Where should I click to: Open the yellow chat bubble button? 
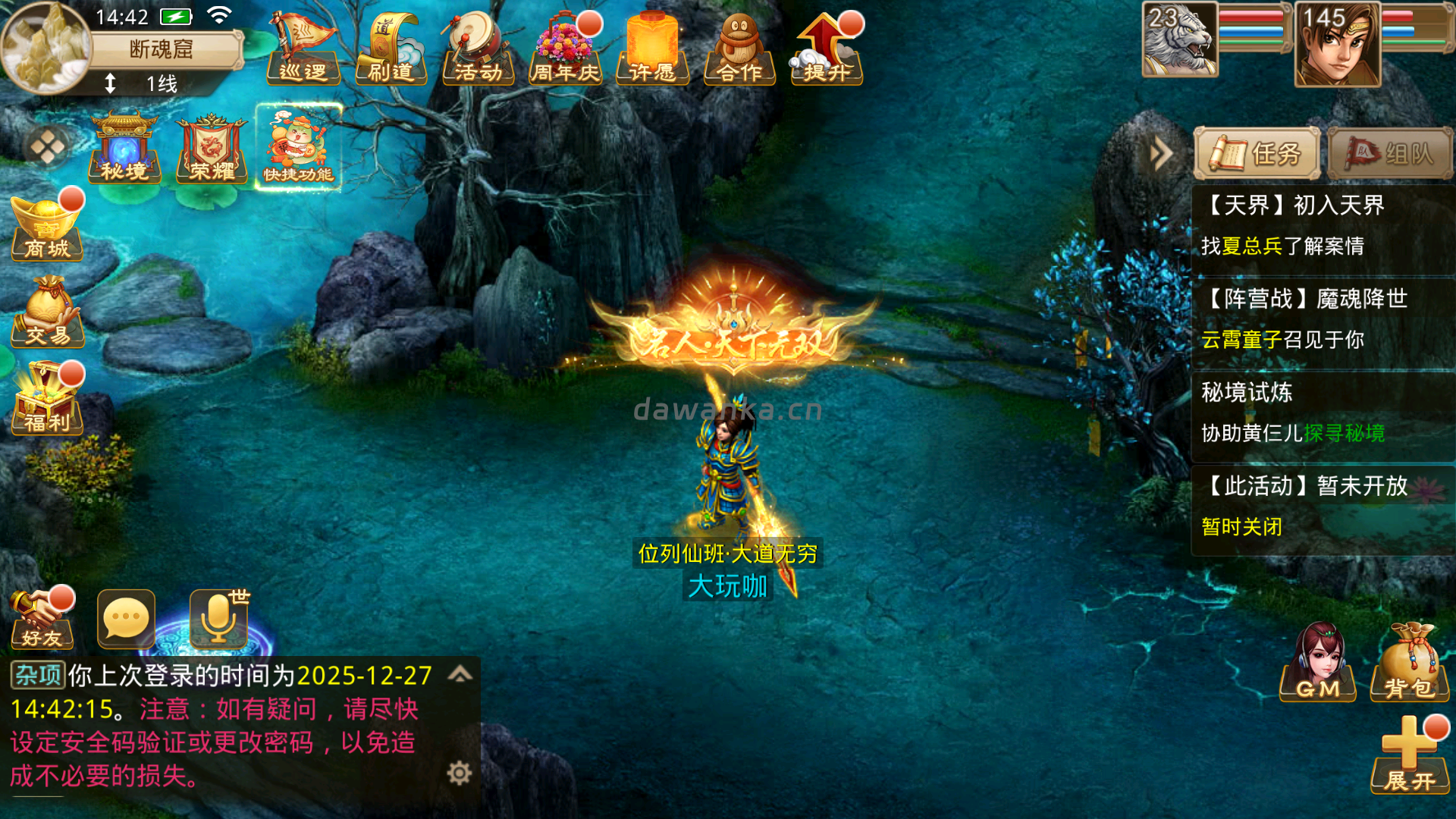(x=126, y=620)
